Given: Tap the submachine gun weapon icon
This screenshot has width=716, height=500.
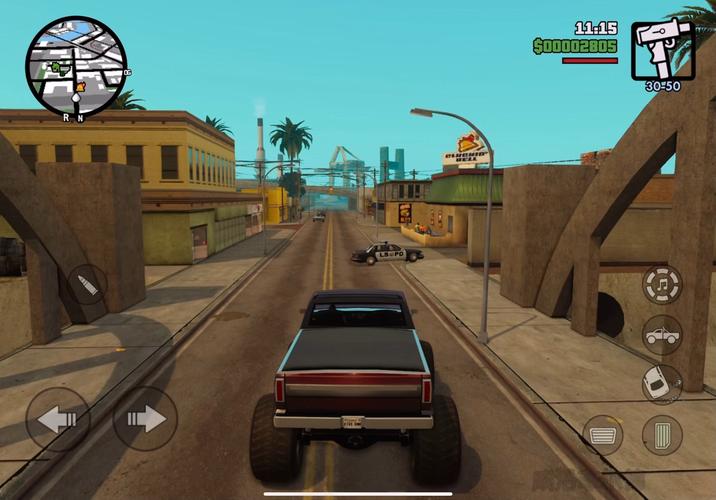Looking at the screenshot, I should (663, 49).
